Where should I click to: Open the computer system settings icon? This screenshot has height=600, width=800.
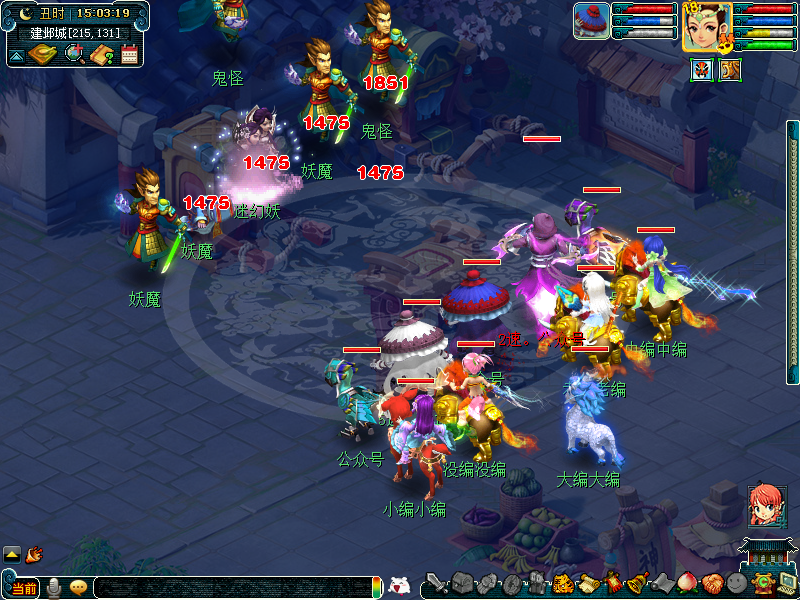pyautogui.click(x=786, y=582)
